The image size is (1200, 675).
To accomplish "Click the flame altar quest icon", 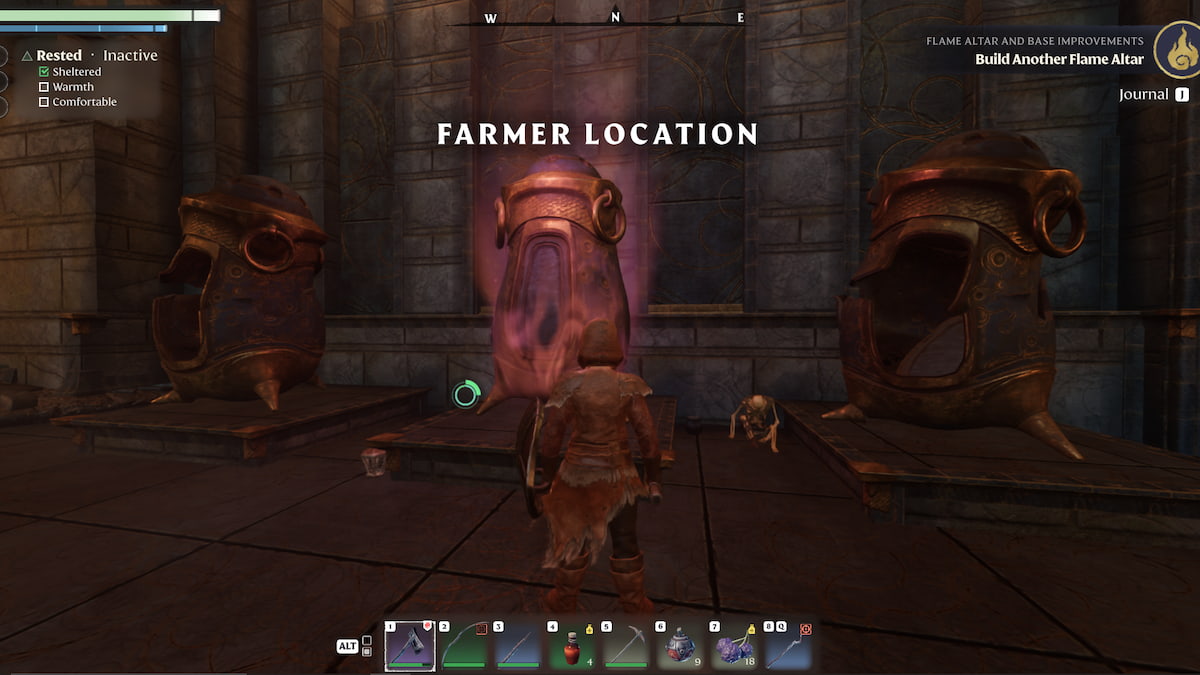I will click(1176, 50).
